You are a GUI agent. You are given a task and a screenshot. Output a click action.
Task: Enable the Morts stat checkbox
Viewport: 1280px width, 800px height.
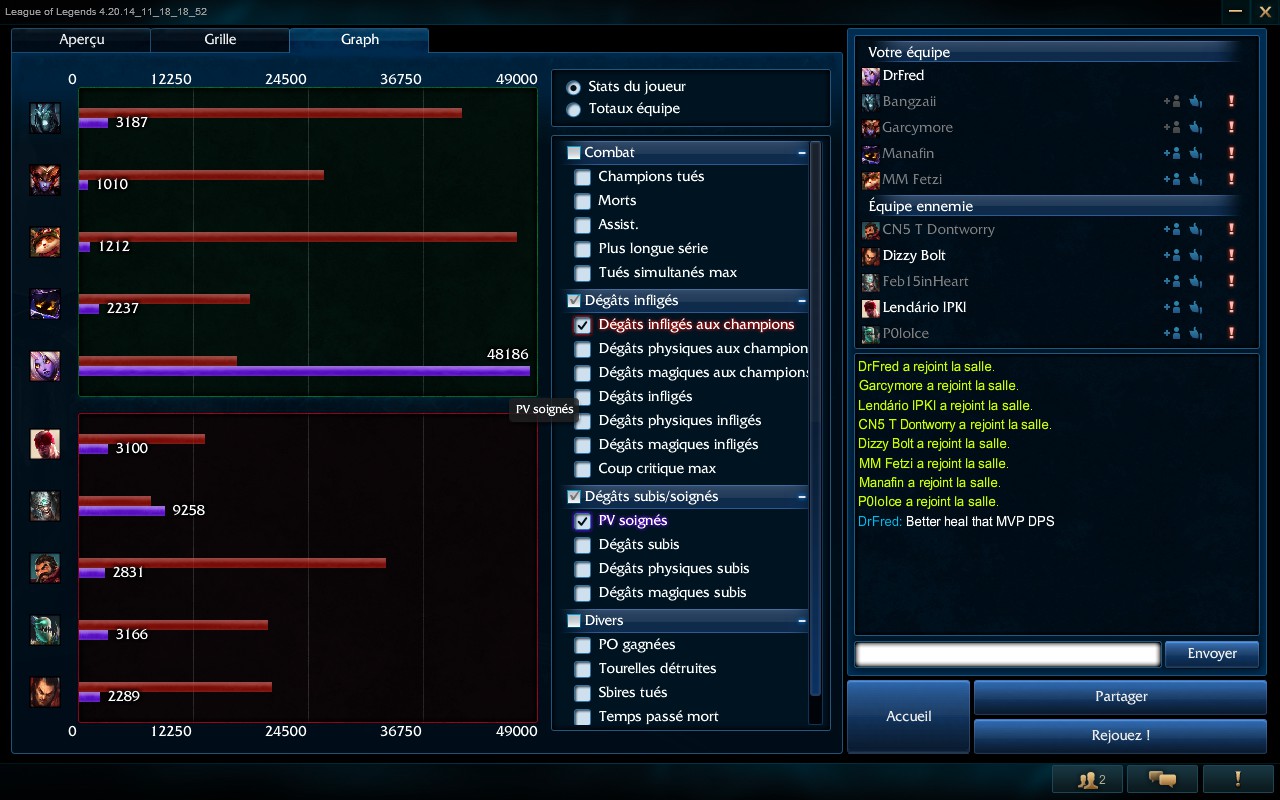tap(582, 201)
